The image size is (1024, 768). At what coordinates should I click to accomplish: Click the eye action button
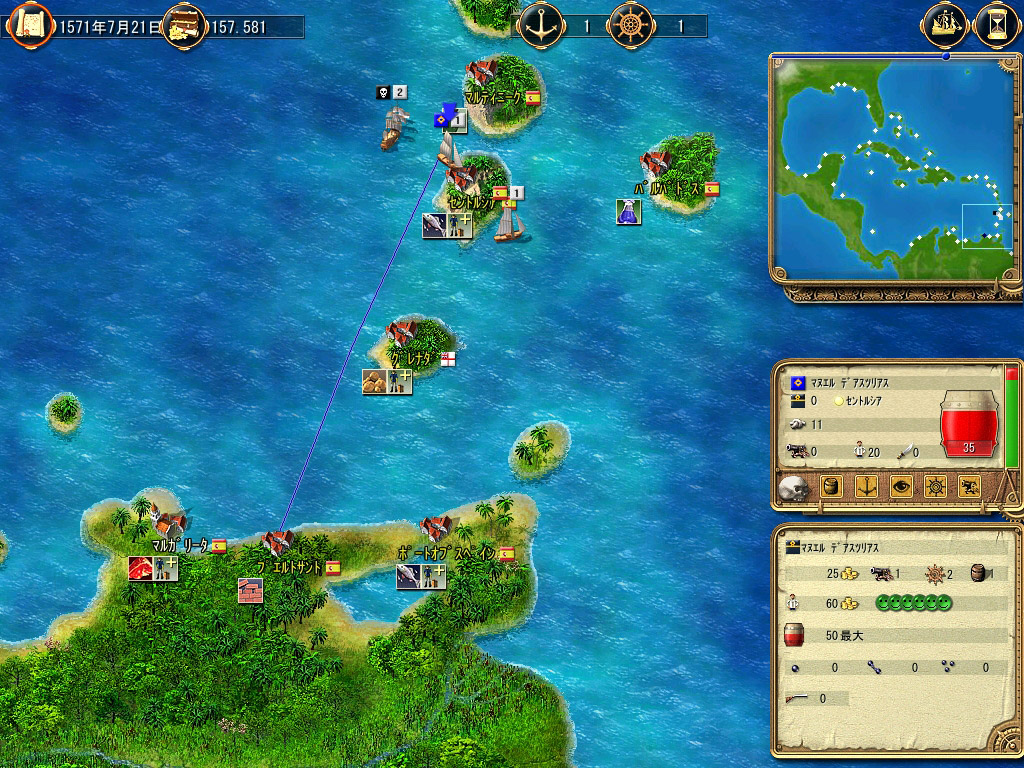pyautogui.click(x=902, y=488)
